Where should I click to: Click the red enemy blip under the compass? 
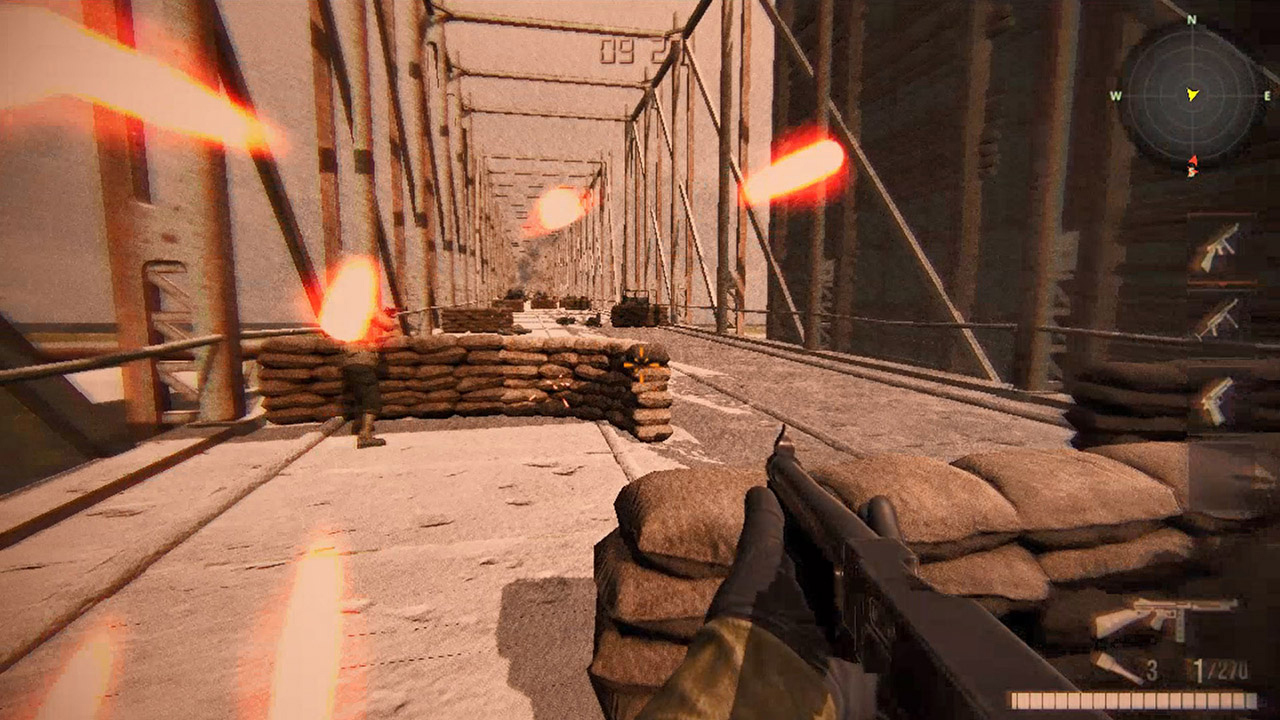click(x=1194, y=160)
